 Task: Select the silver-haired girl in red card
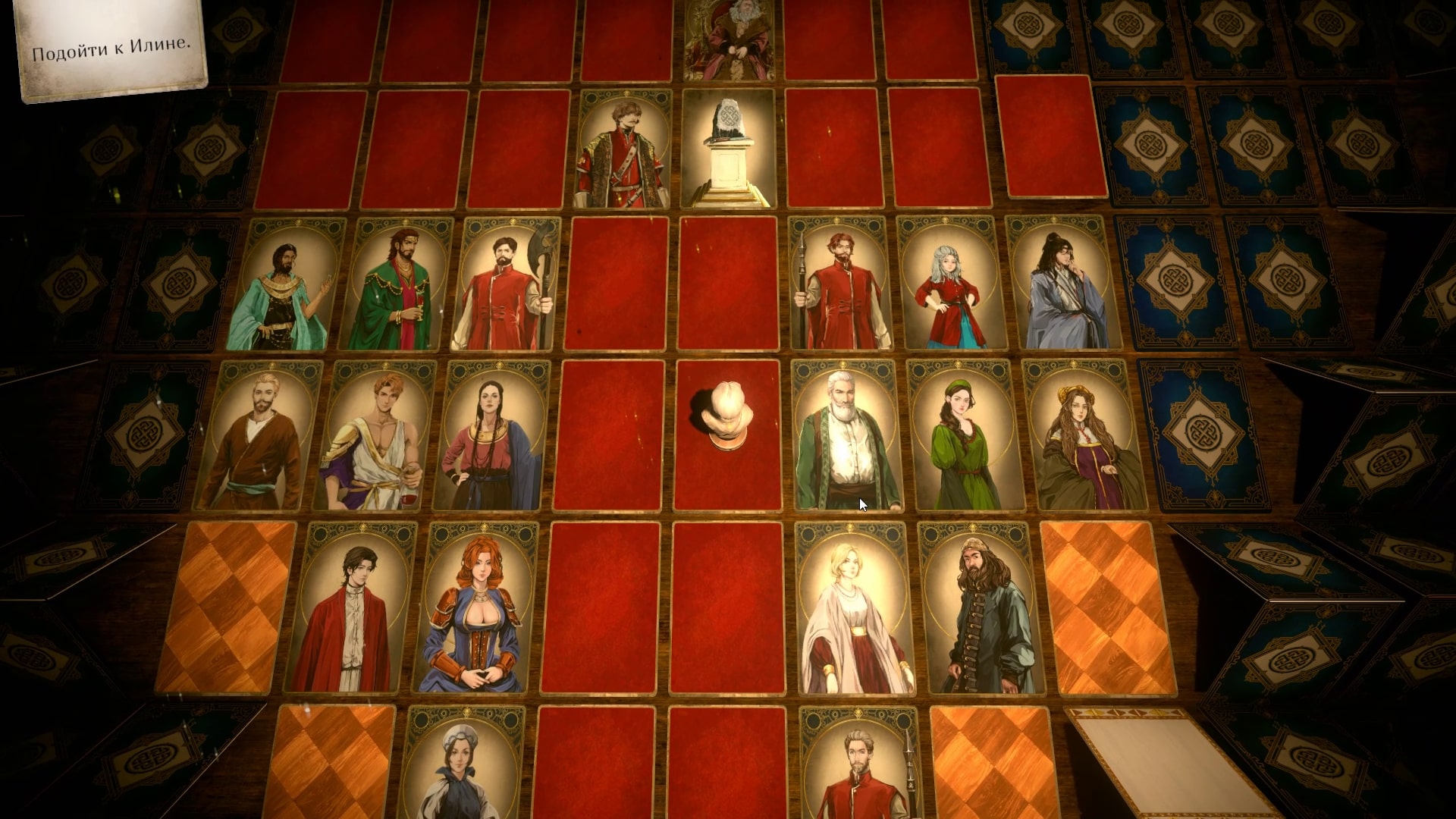pyautogui.click(x=951, y=284)
